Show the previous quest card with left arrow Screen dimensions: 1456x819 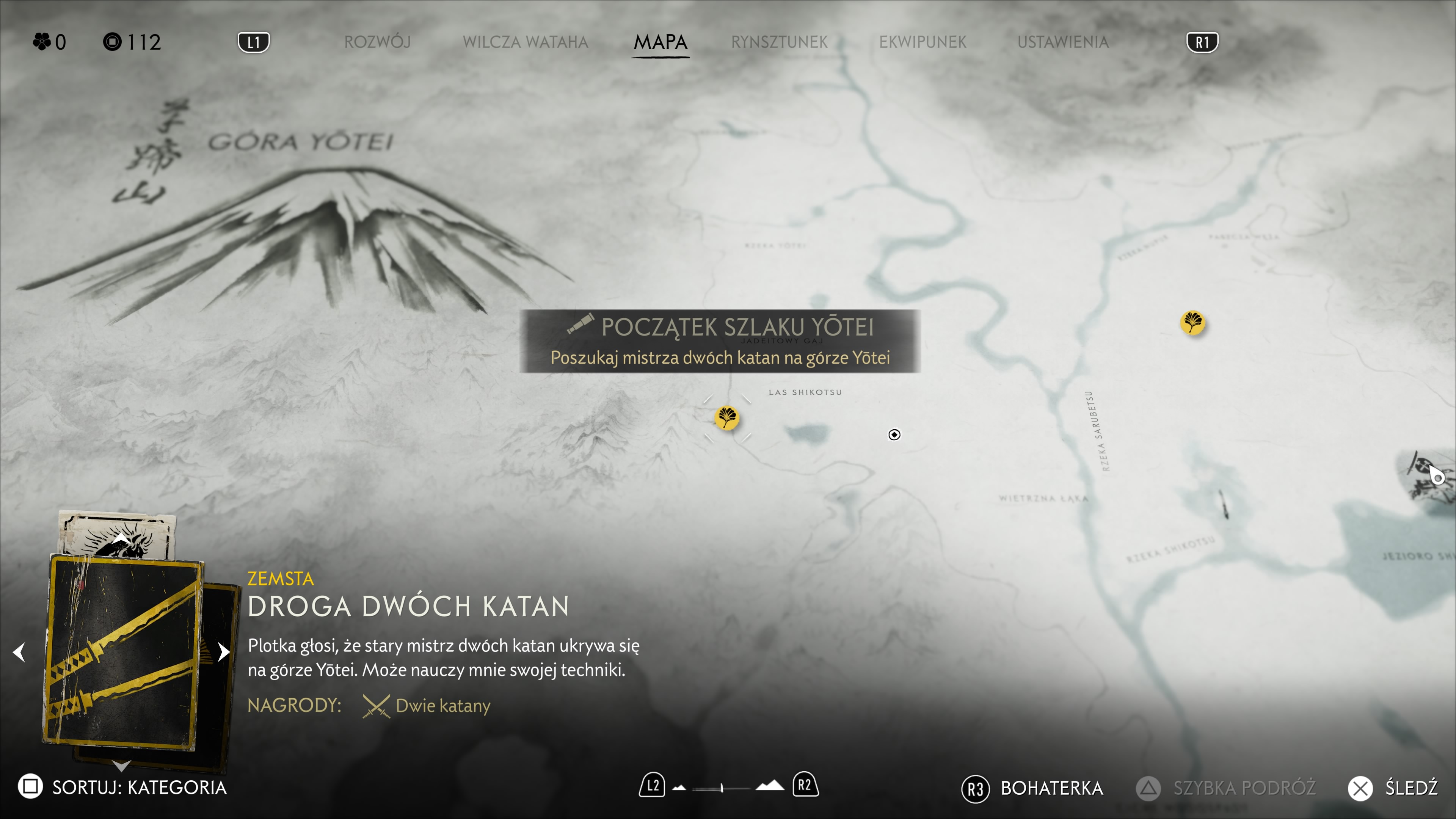19,652
